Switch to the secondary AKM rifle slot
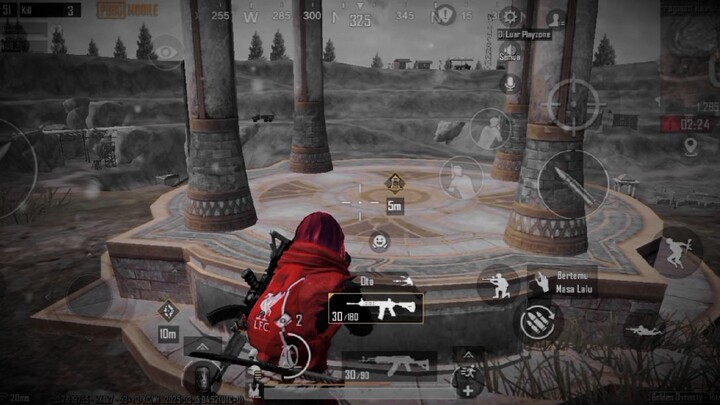 (x=390, y=366)
